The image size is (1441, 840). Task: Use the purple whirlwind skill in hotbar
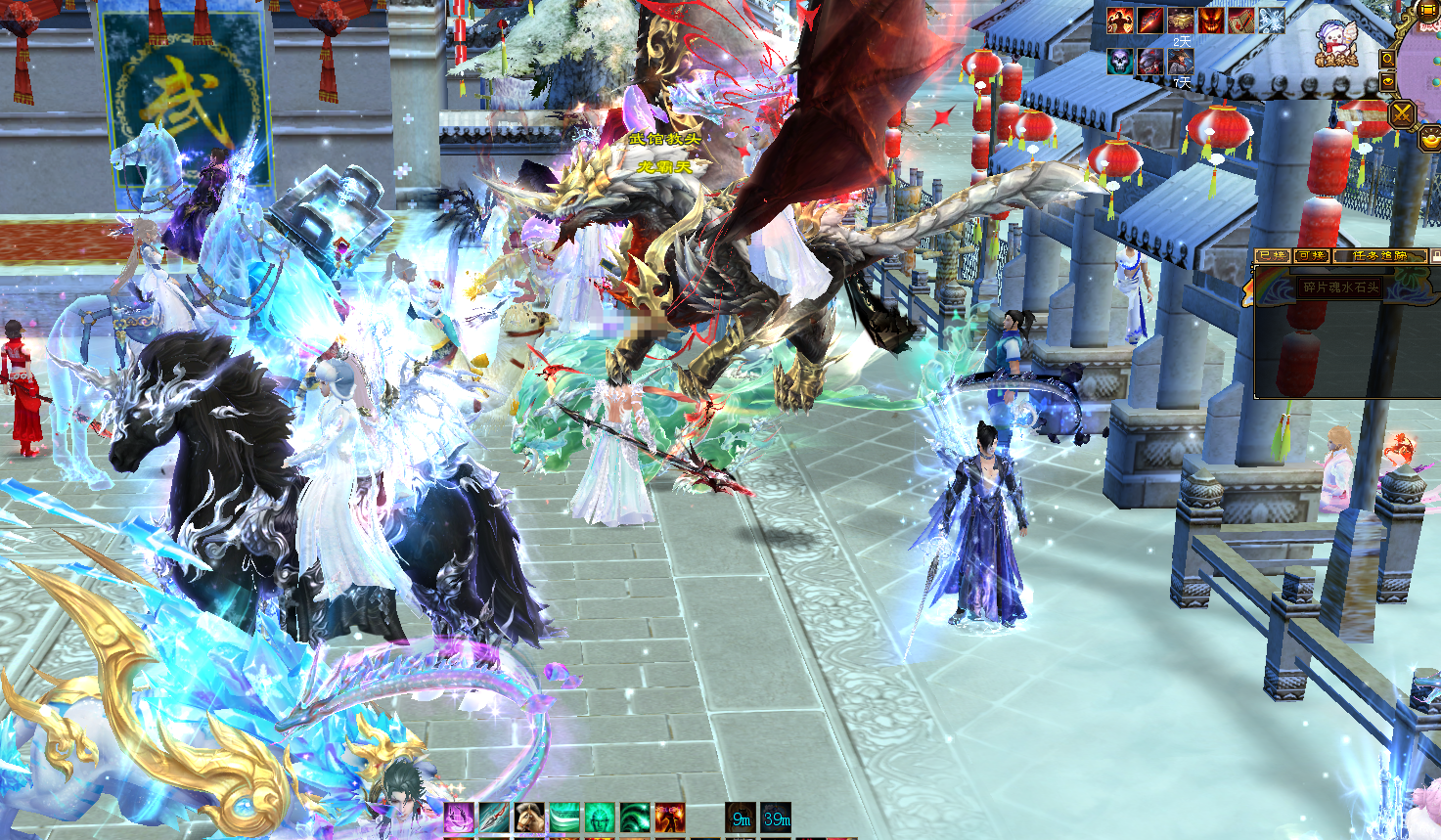click(x=459, y=818)
